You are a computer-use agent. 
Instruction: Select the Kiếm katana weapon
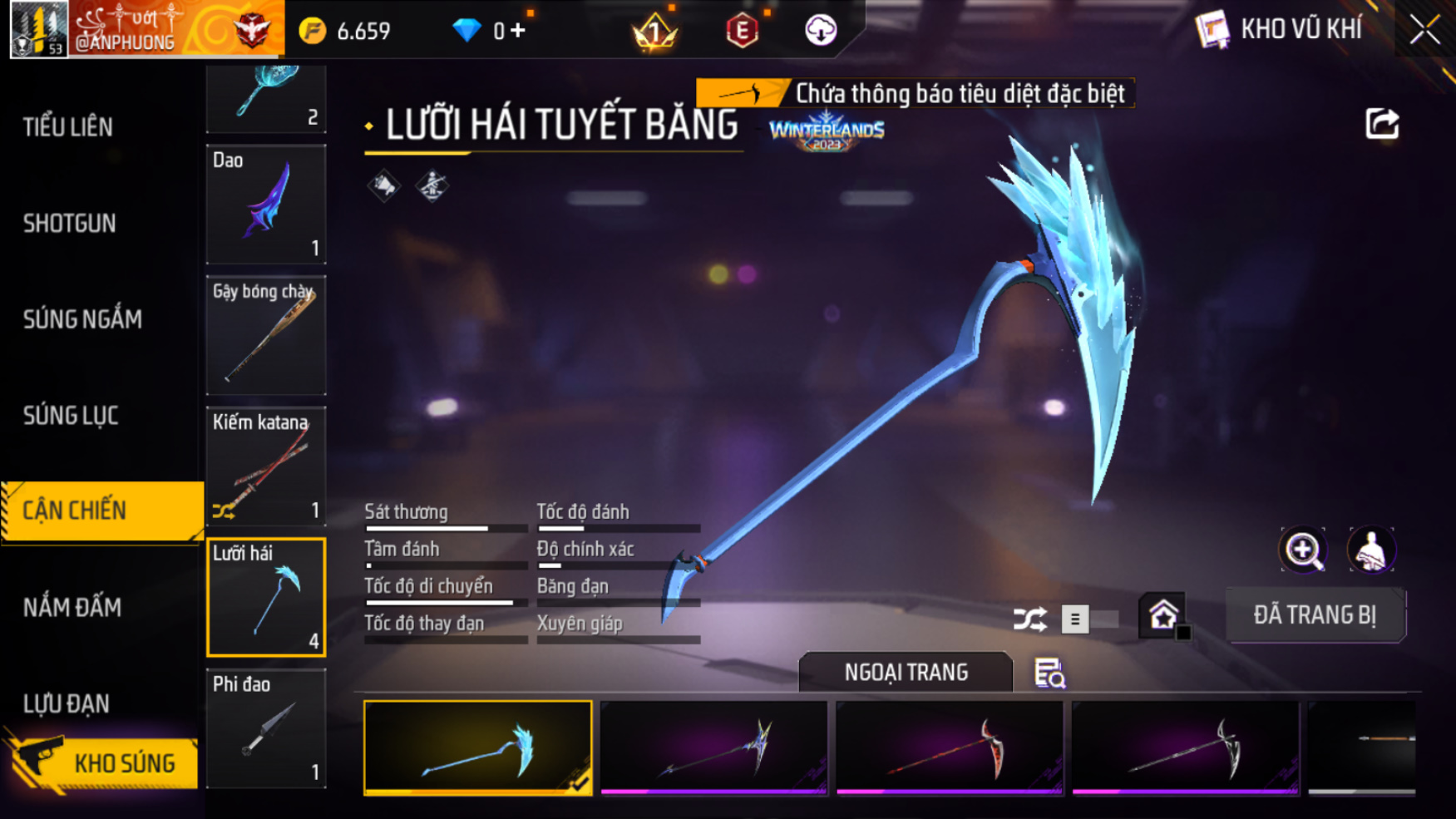pos(266,466)
